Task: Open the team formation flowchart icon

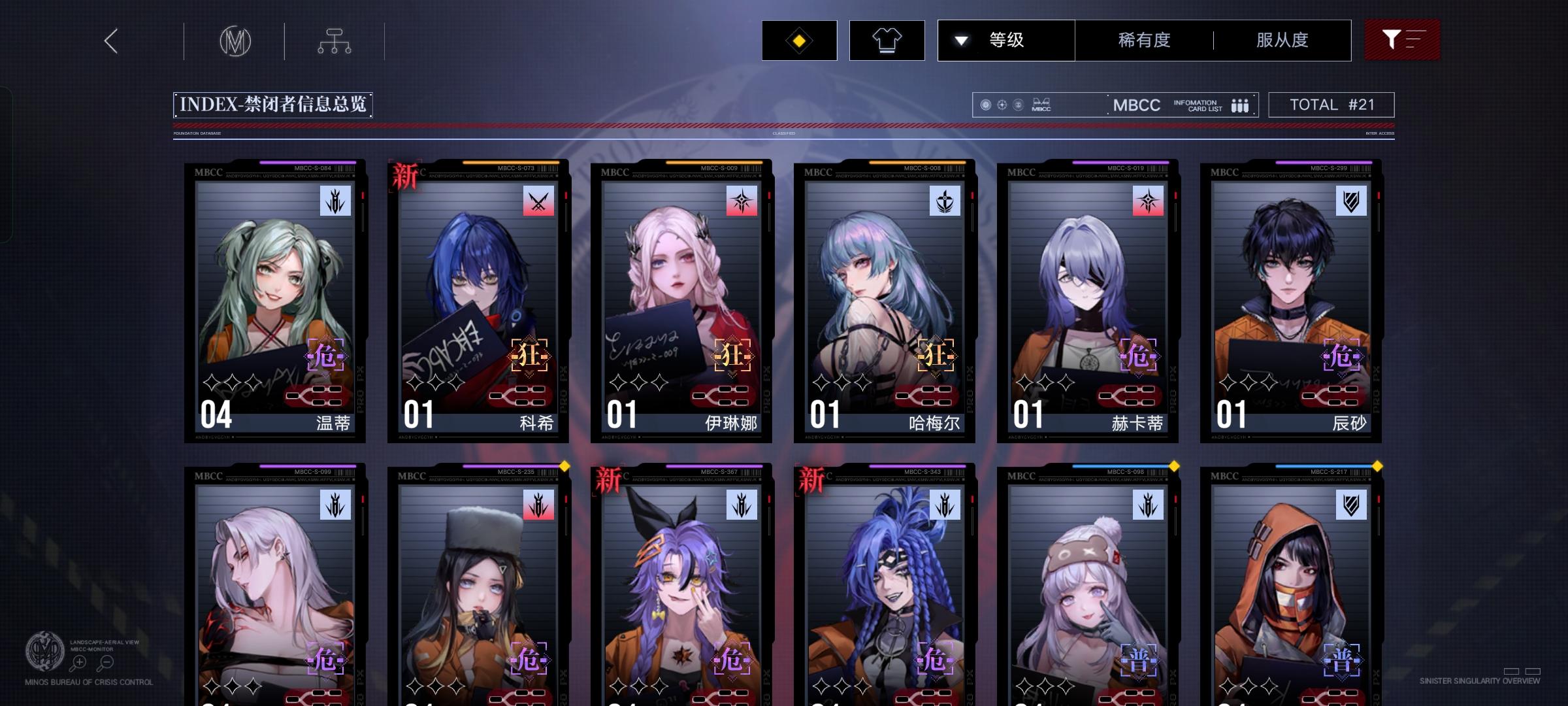Action: point(335,40)
